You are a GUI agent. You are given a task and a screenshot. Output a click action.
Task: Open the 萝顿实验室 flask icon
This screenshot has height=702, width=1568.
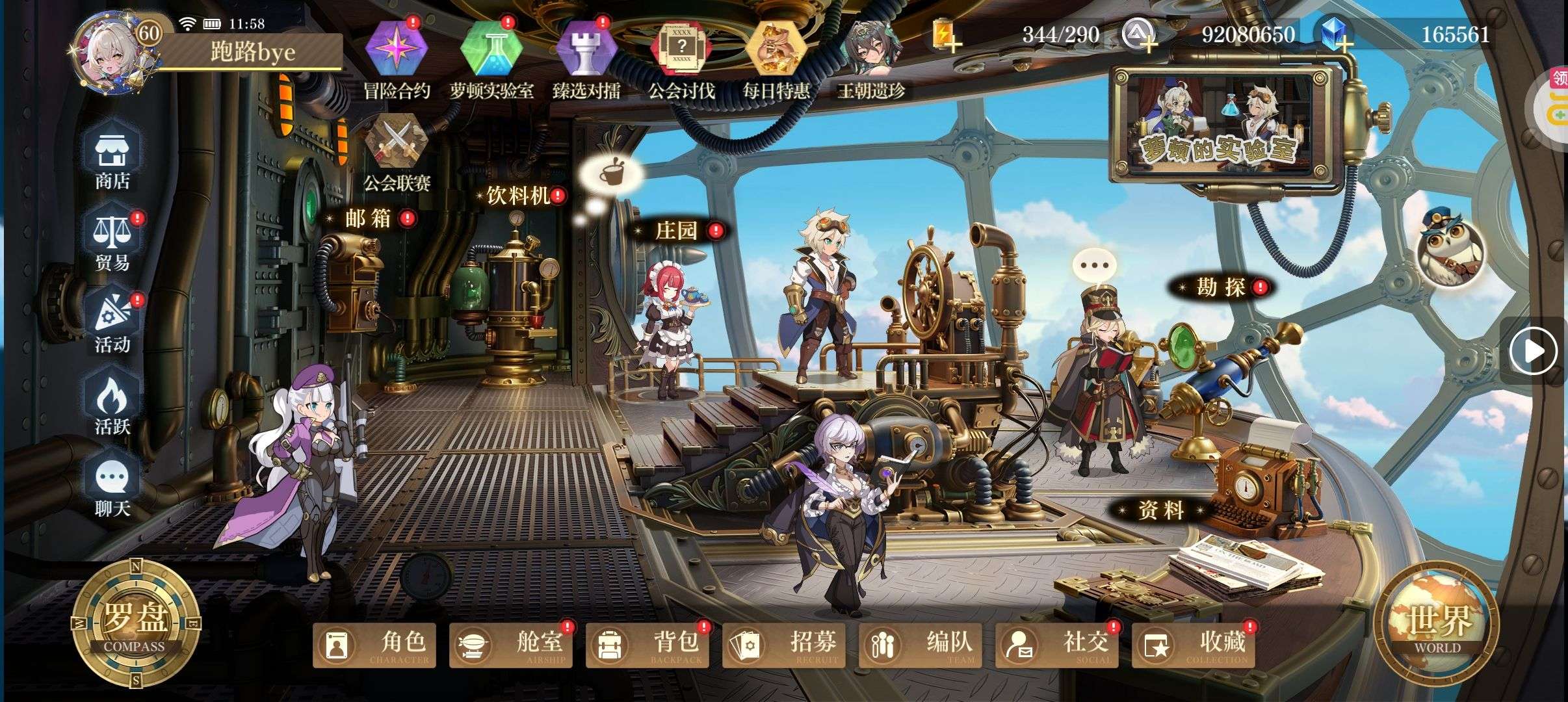491,51
